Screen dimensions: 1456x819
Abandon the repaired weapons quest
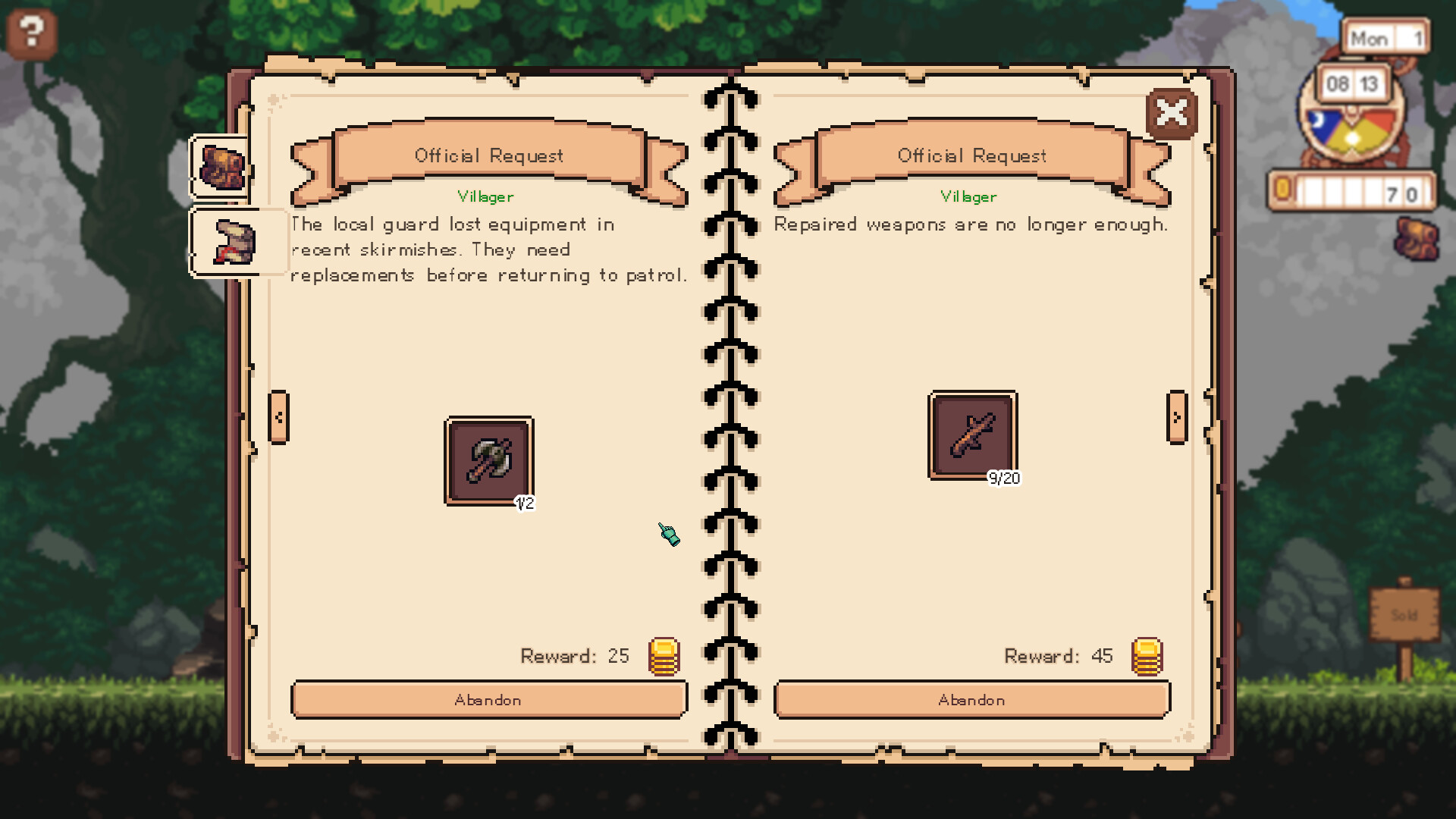[x=972, y=699]
